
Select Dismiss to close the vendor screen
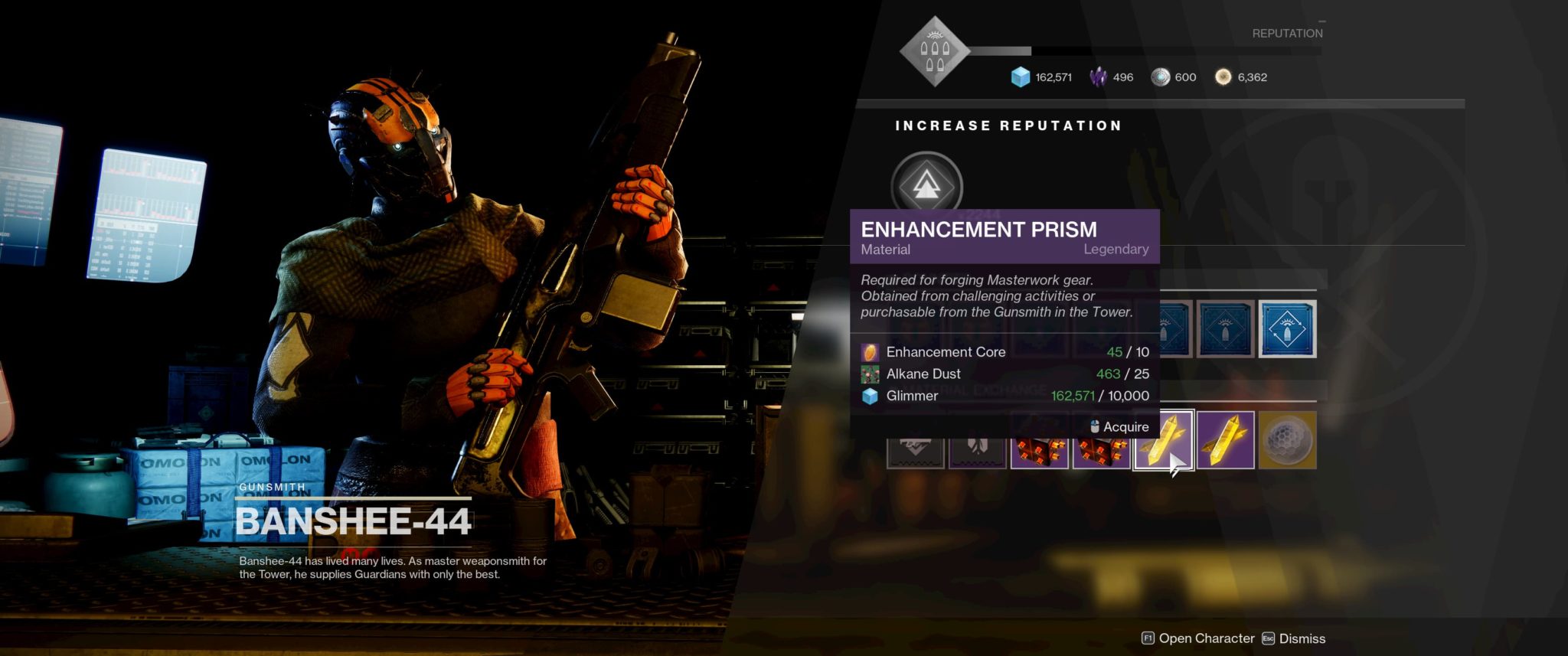[1302, 638]
